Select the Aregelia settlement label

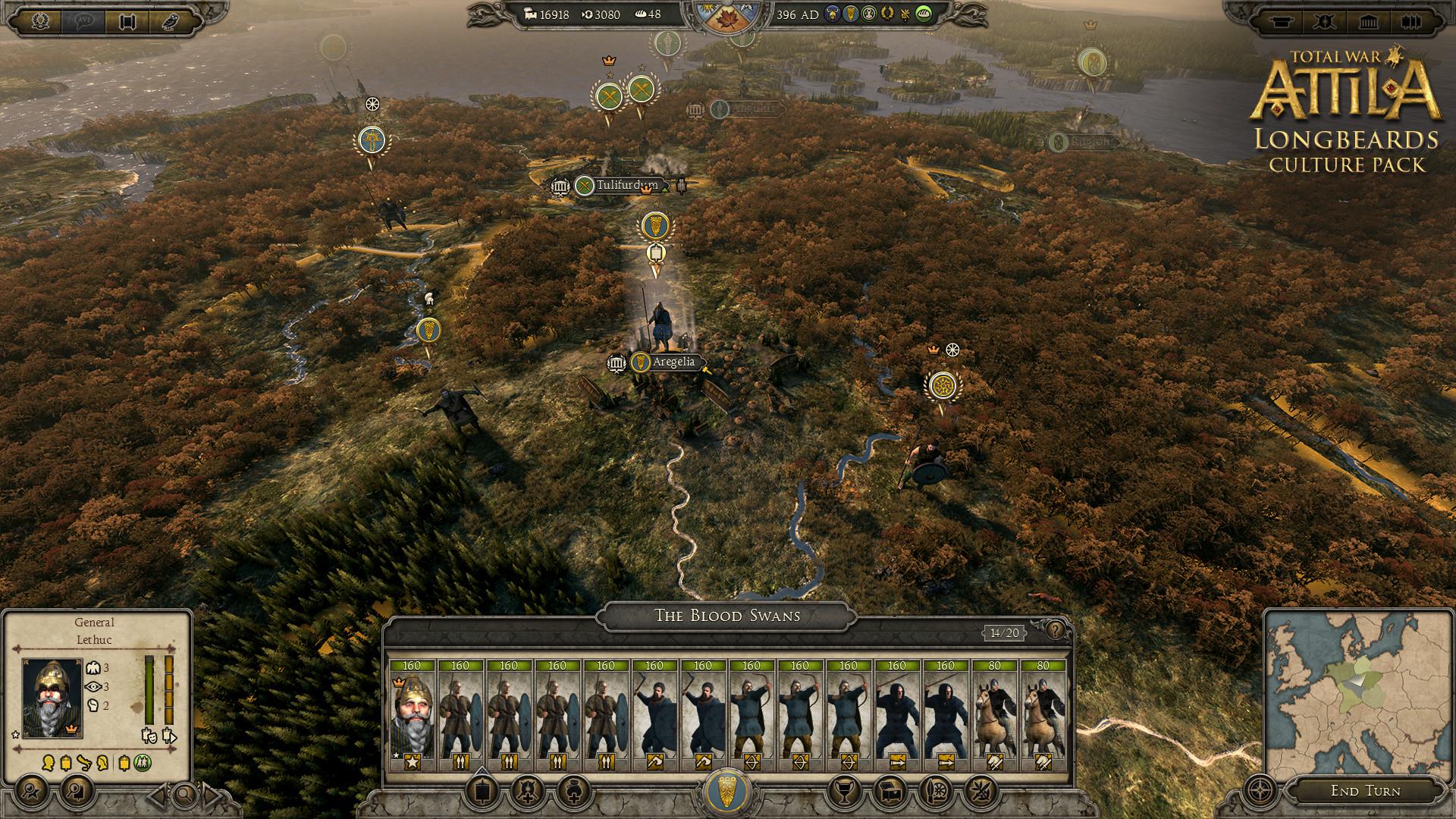(x=673, y=362)
